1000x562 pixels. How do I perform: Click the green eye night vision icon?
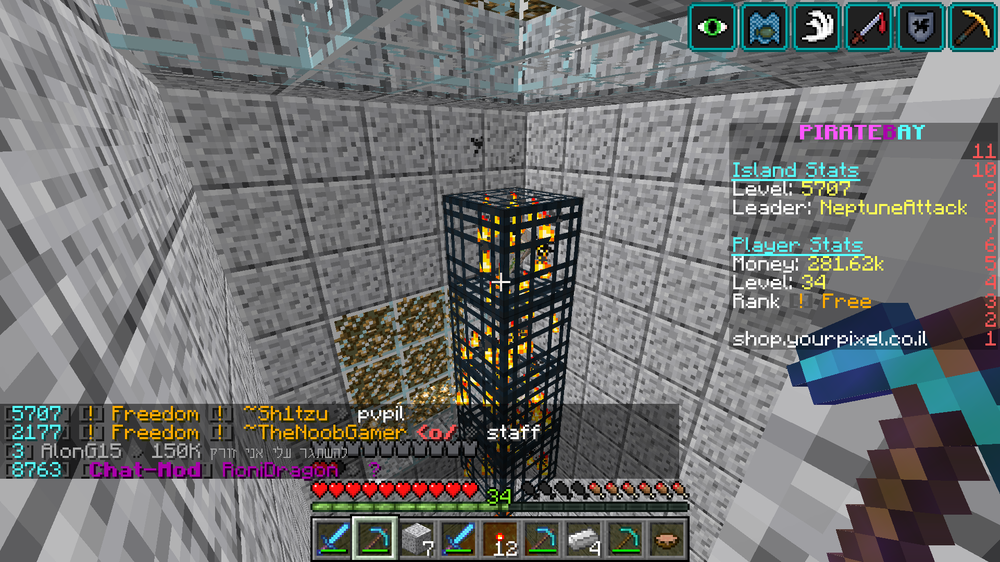point(713,26)
